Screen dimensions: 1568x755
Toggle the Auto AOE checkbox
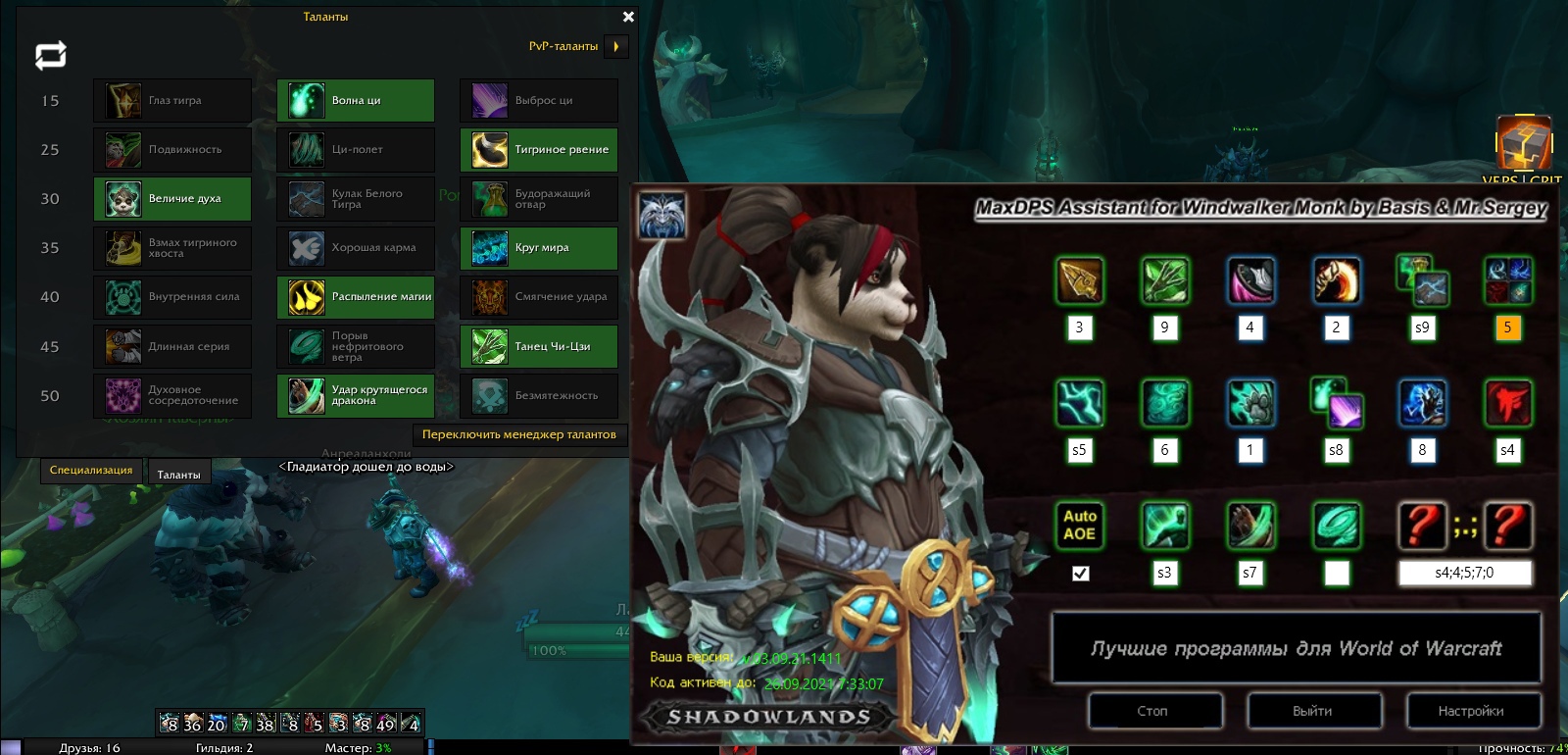pos(1080,574)
